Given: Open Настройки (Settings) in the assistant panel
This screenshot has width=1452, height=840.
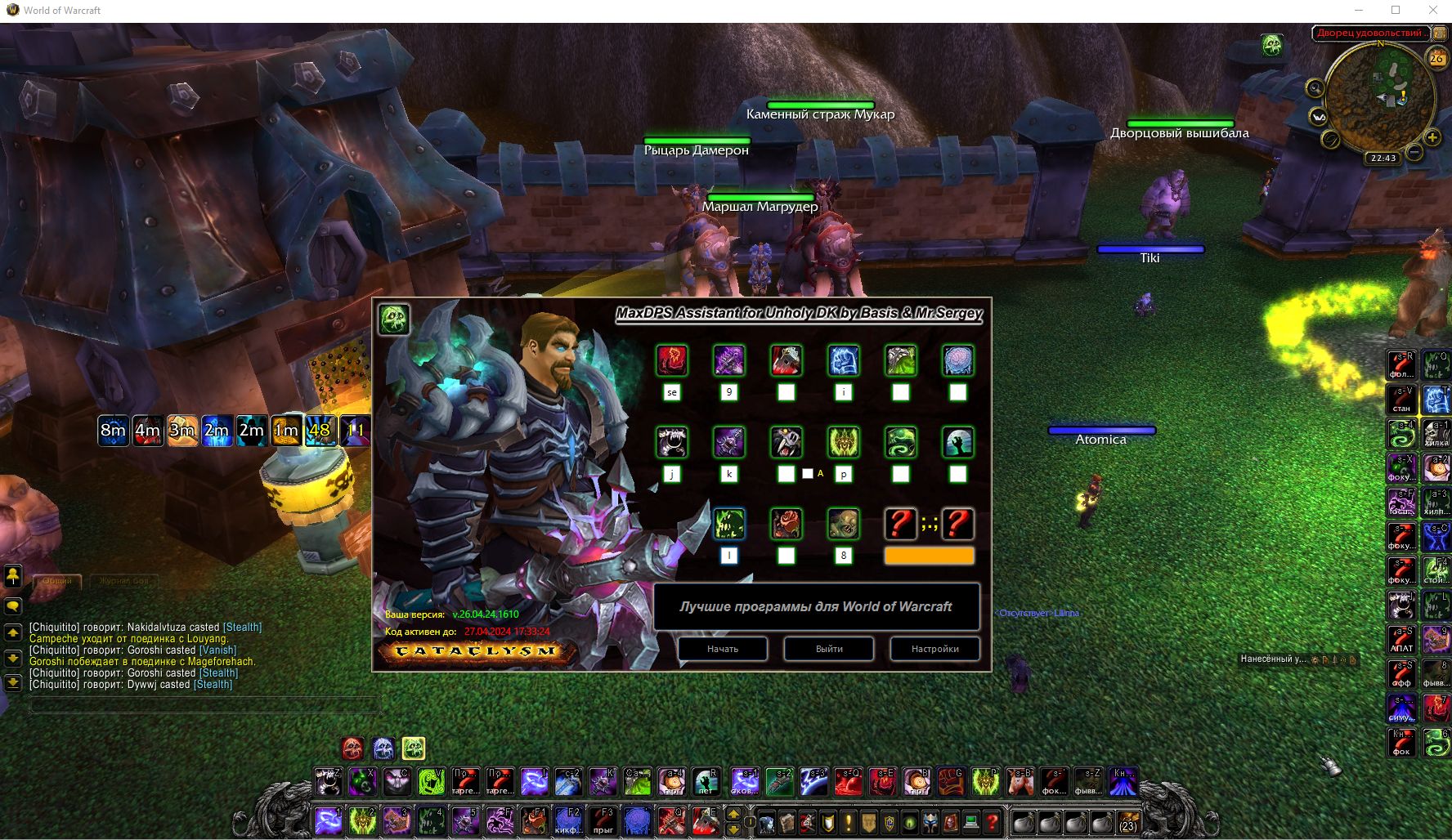Looking at the screenshot, I should (x=934, y=649).
